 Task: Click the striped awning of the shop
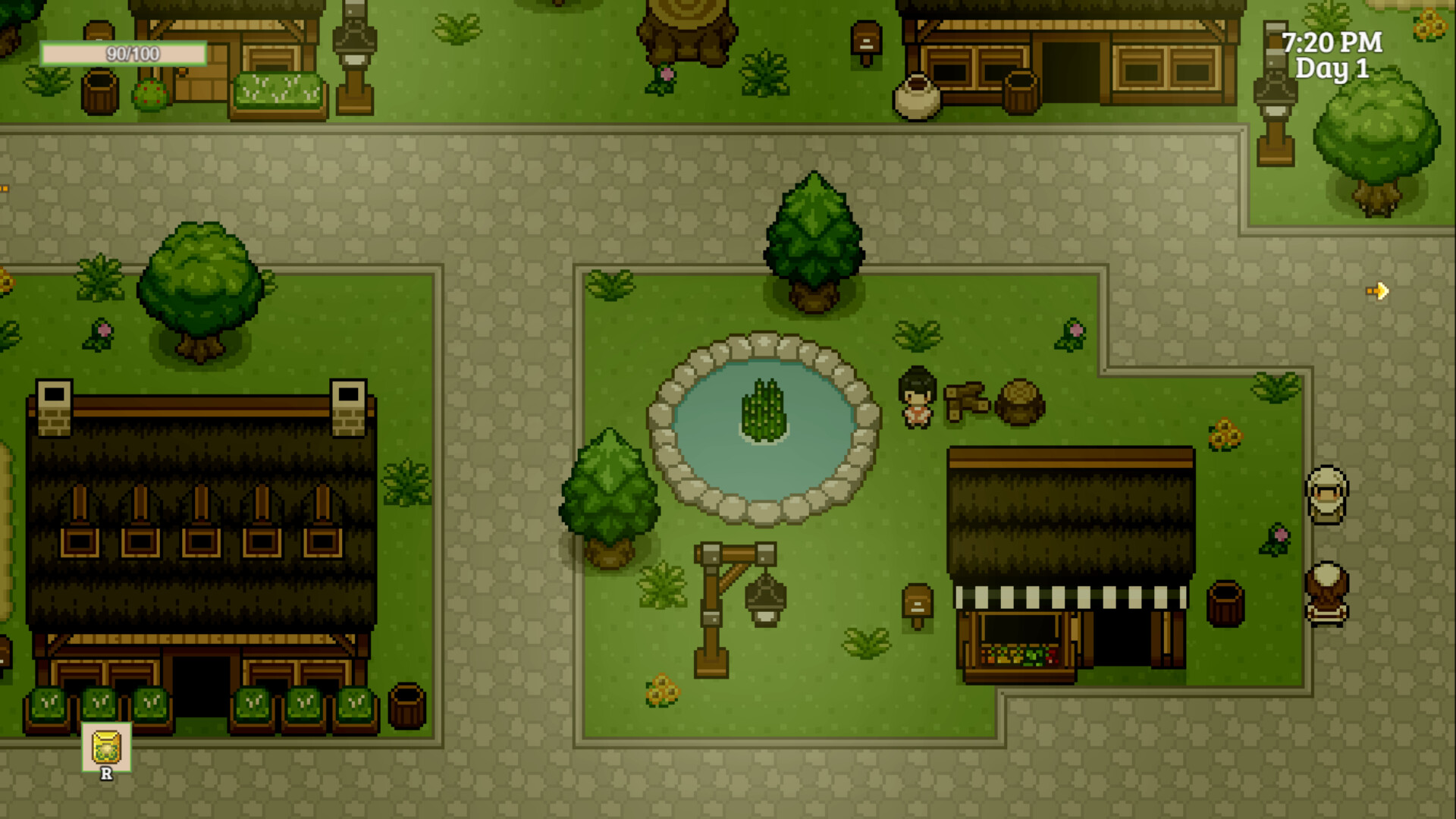[1069, 595]
